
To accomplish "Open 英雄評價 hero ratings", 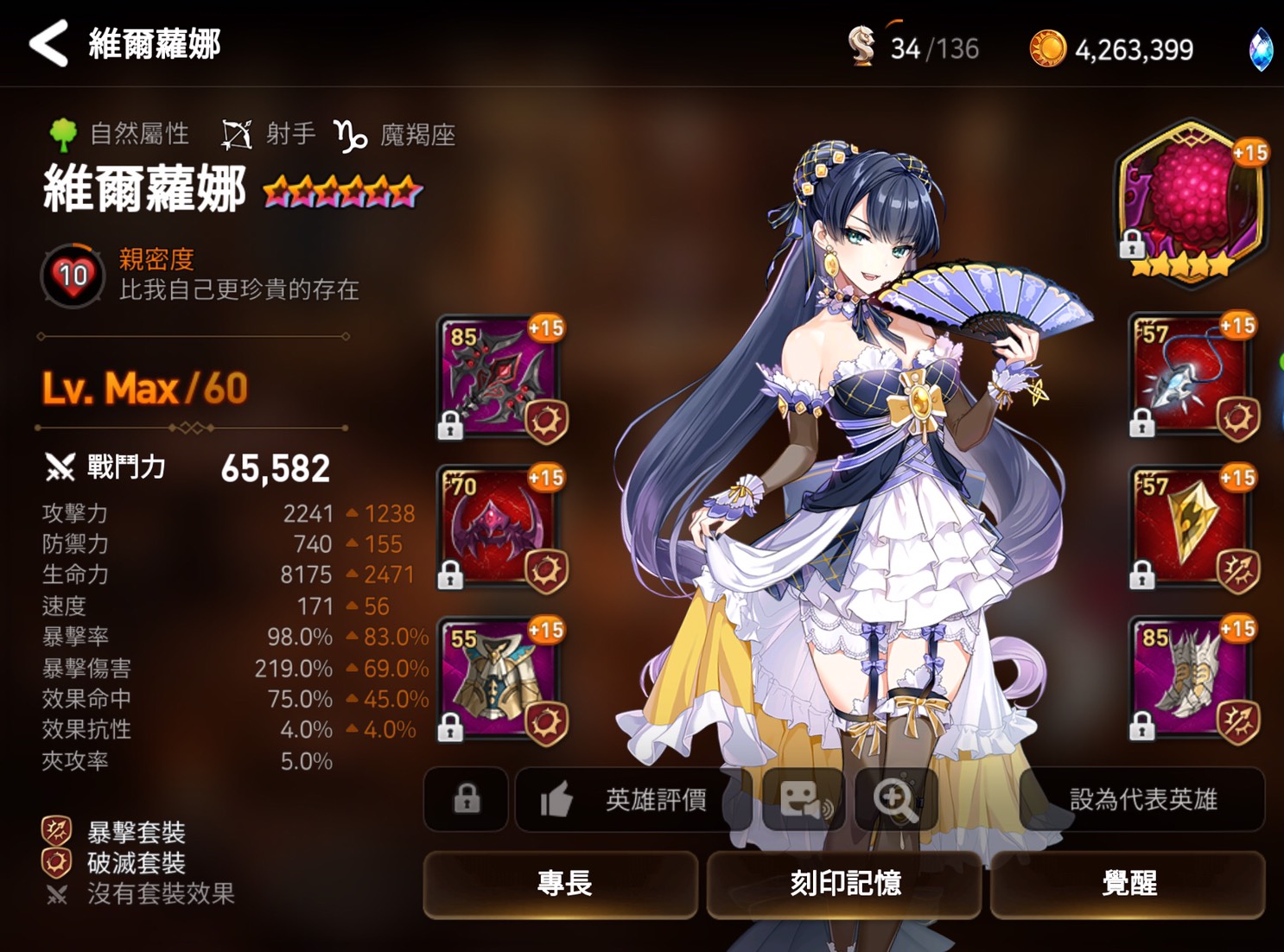I will click(x=657, y=800).
